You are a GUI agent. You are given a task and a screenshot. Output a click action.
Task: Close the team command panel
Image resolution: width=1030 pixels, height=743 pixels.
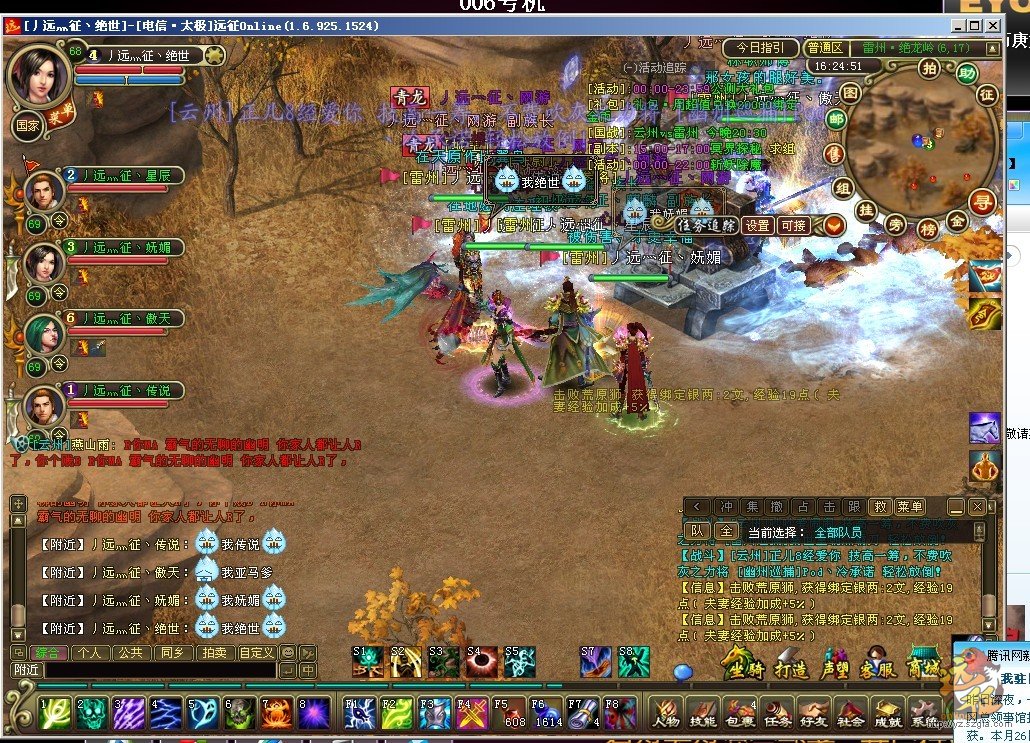(x=977, y=507)
